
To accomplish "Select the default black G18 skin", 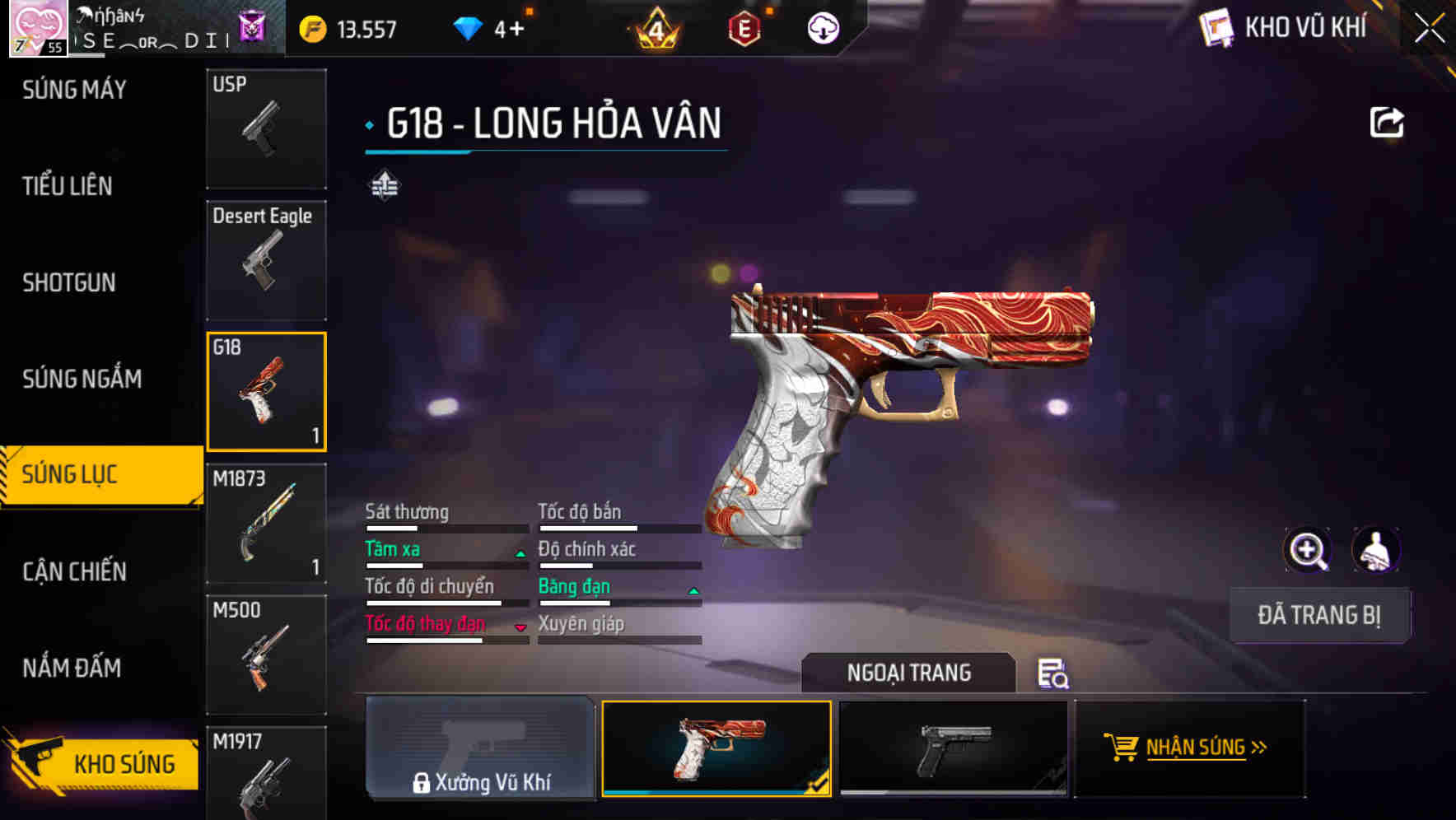I will [x=953, y=748].
